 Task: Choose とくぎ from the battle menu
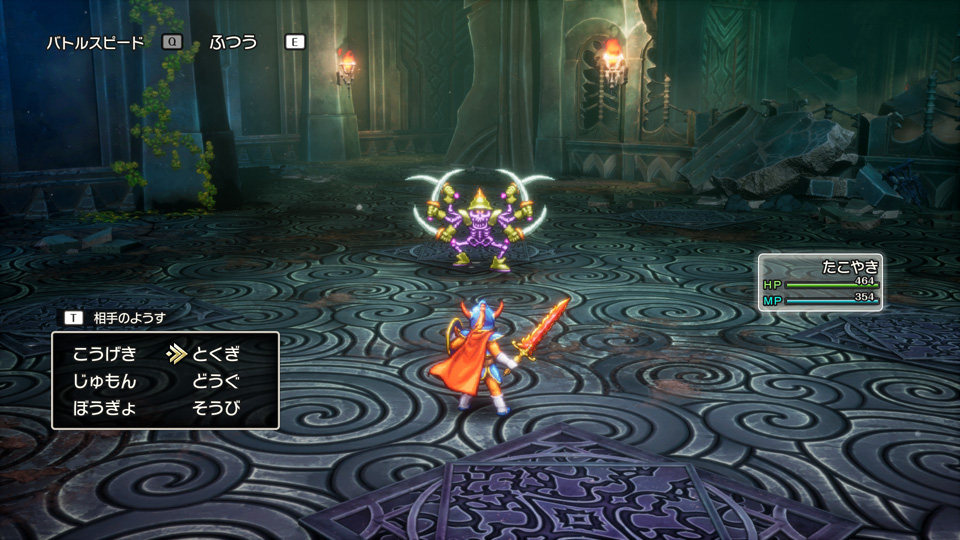[x=216, y=353]
